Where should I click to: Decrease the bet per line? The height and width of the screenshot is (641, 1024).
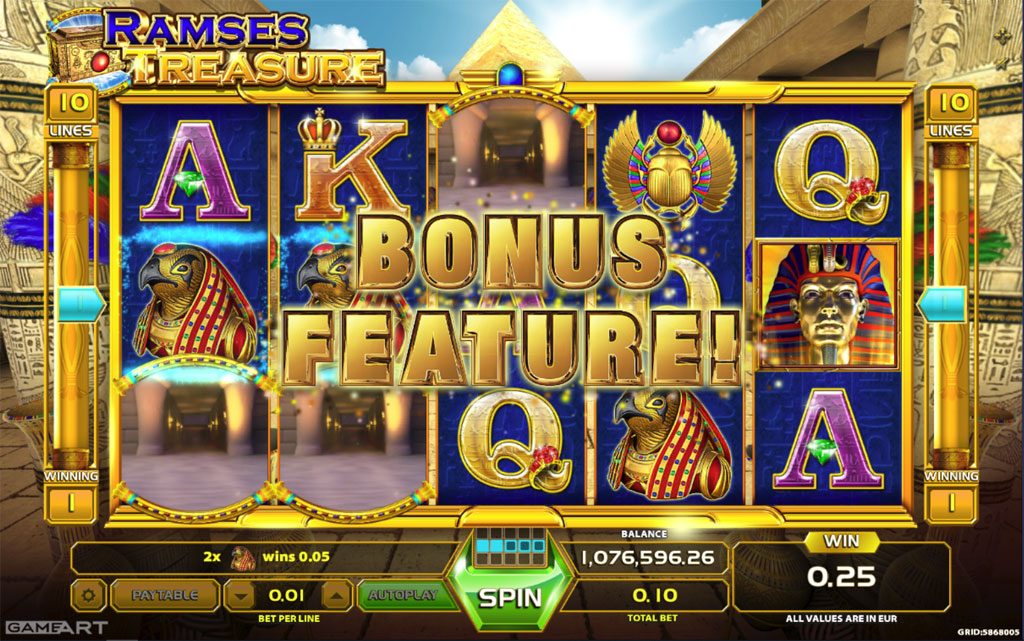click(239, 596)
